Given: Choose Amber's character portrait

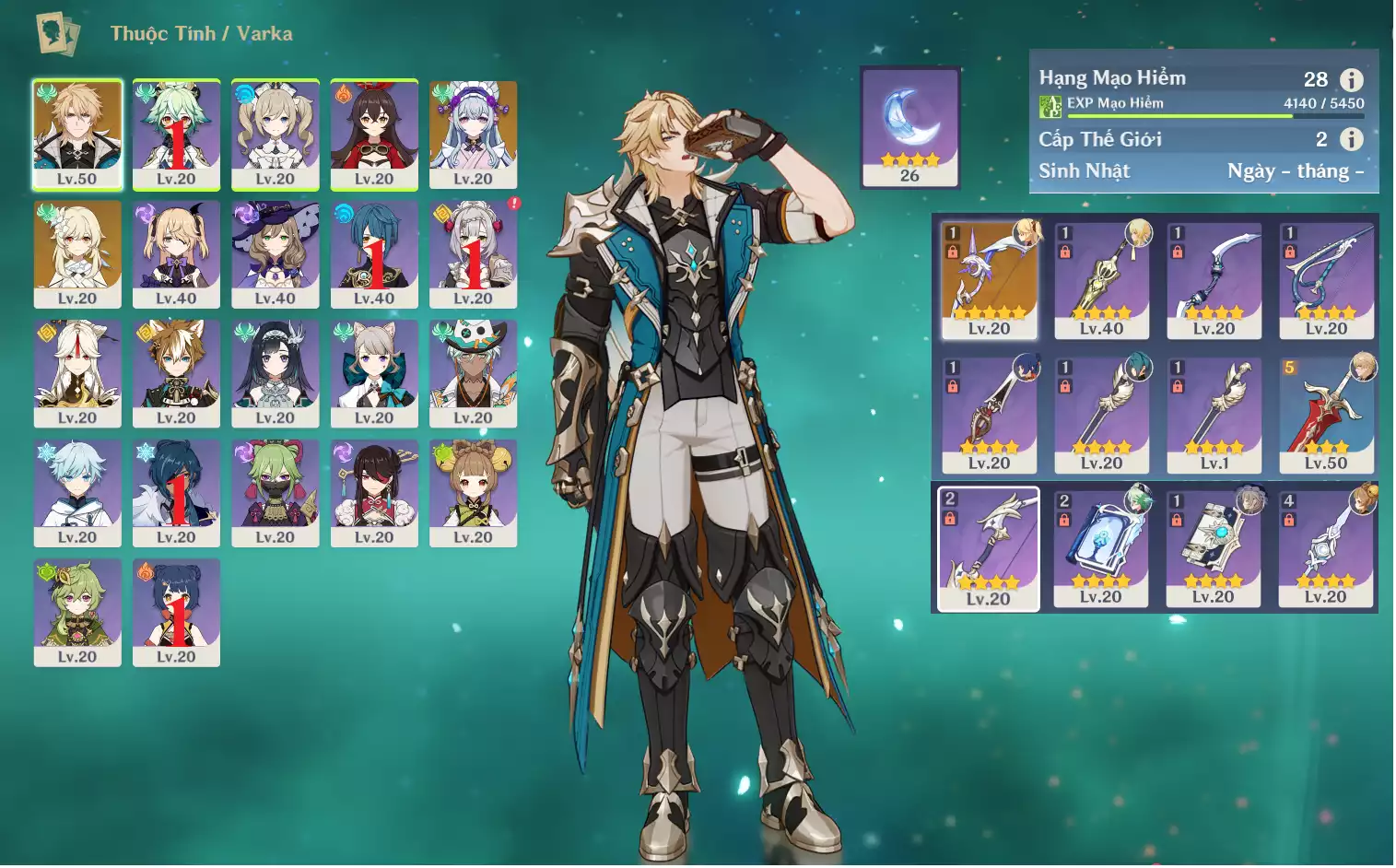Looking at the screenshot, I should 374,135.
